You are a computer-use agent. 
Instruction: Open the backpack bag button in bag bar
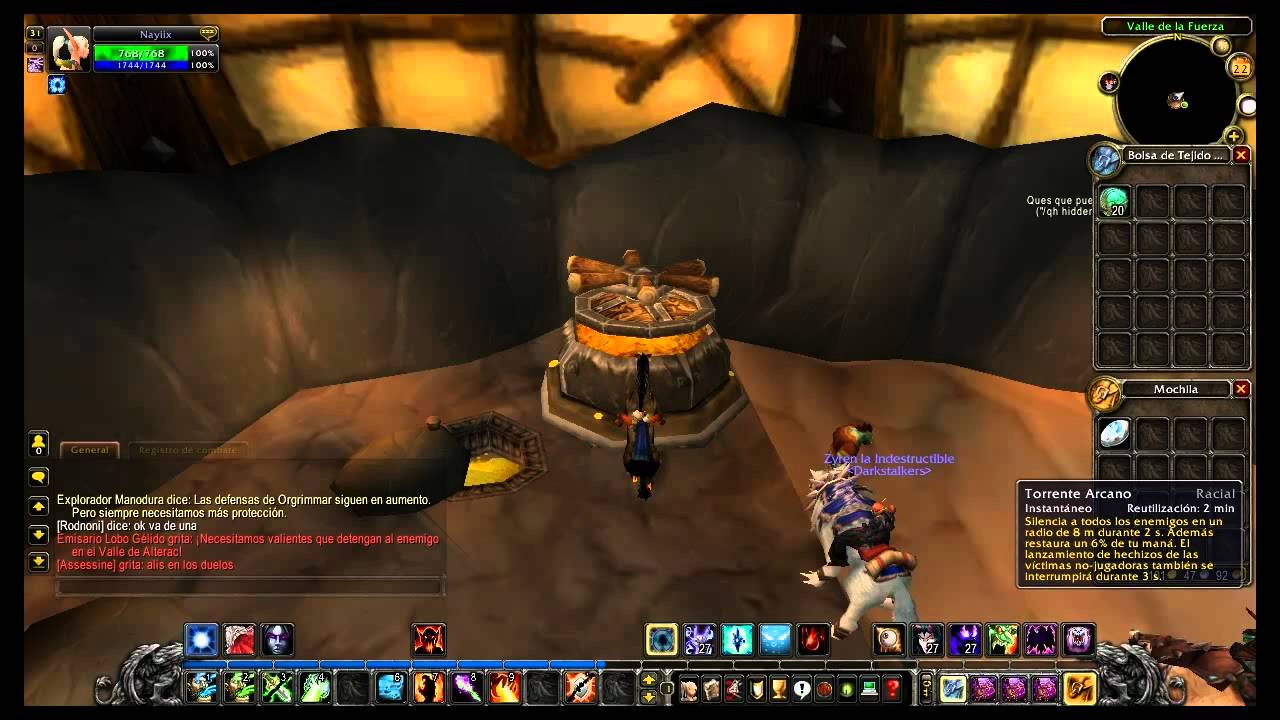click(1079, 688)
